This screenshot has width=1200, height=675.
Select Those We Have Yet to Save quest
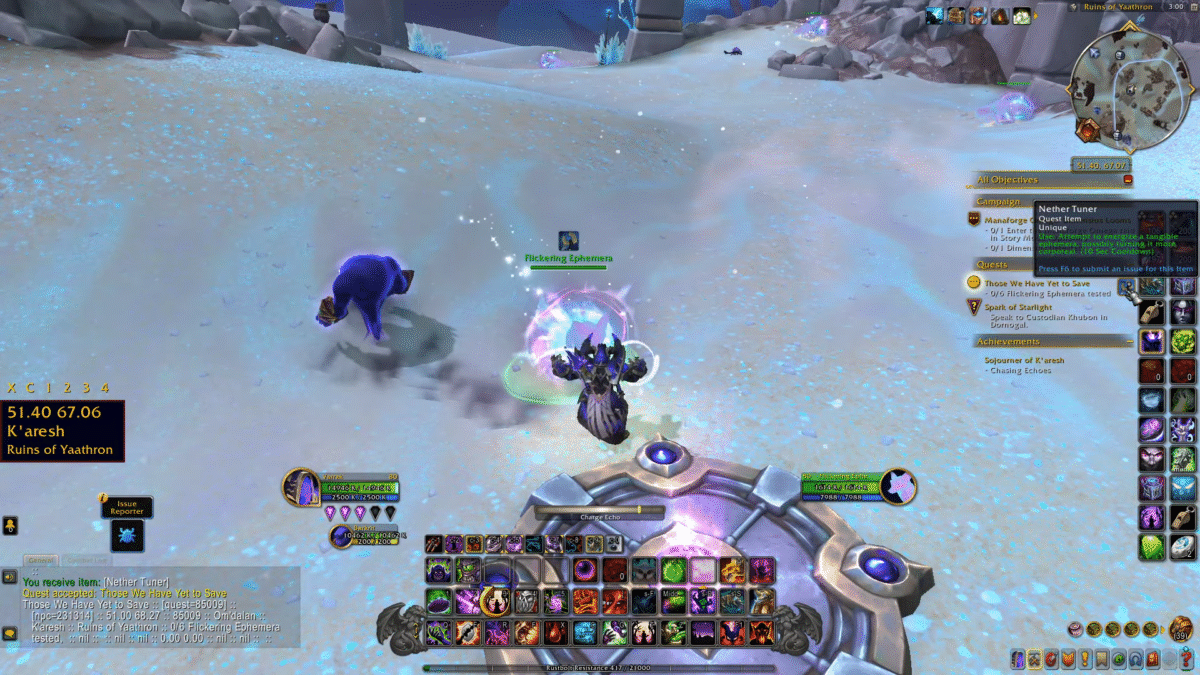(x=1037, y=283)
